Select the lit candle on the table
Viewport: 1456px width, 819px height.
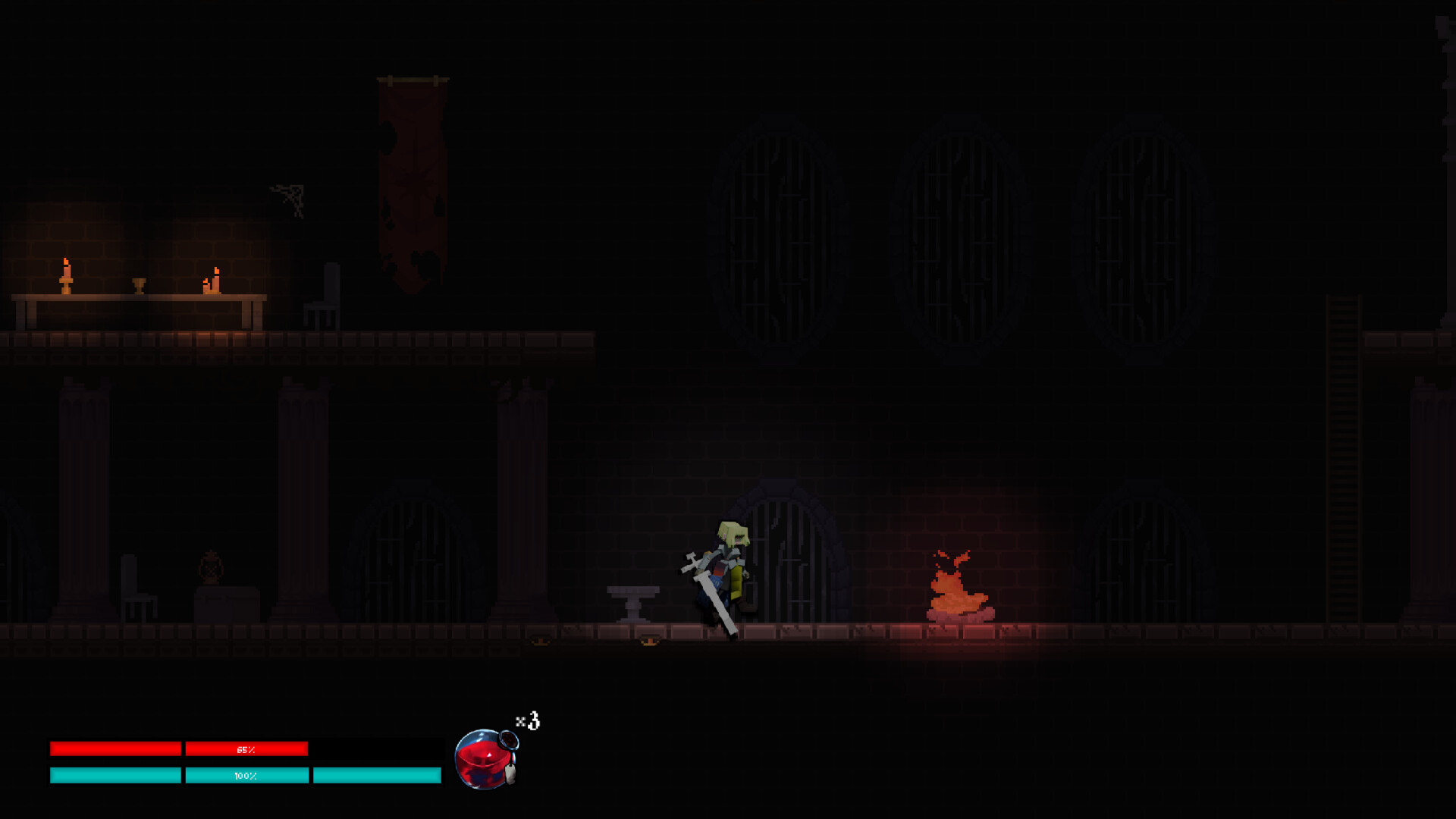[x=67, y=277]
